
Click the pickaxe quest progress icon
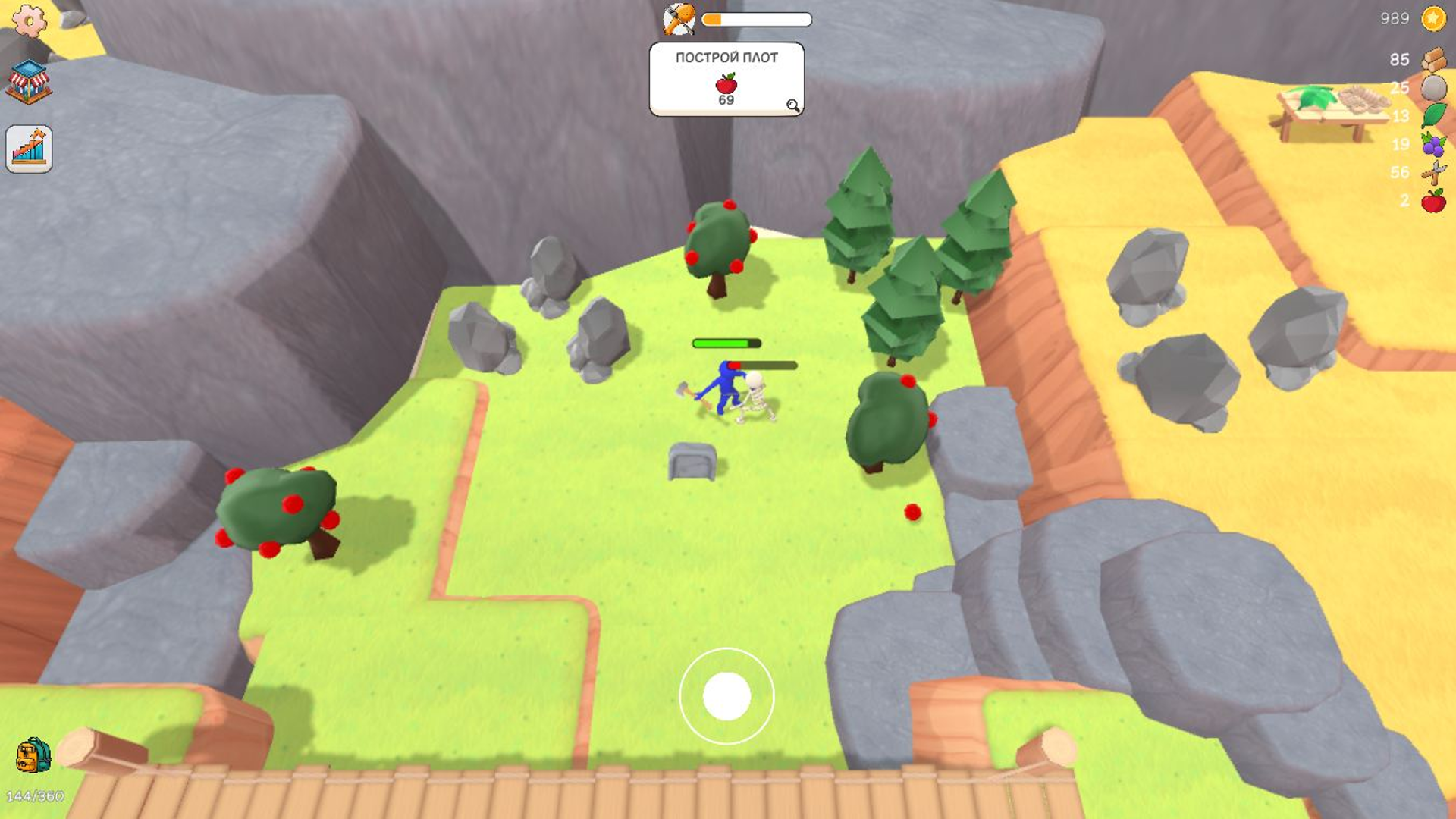pyautogui.click(x=677, y=18)
